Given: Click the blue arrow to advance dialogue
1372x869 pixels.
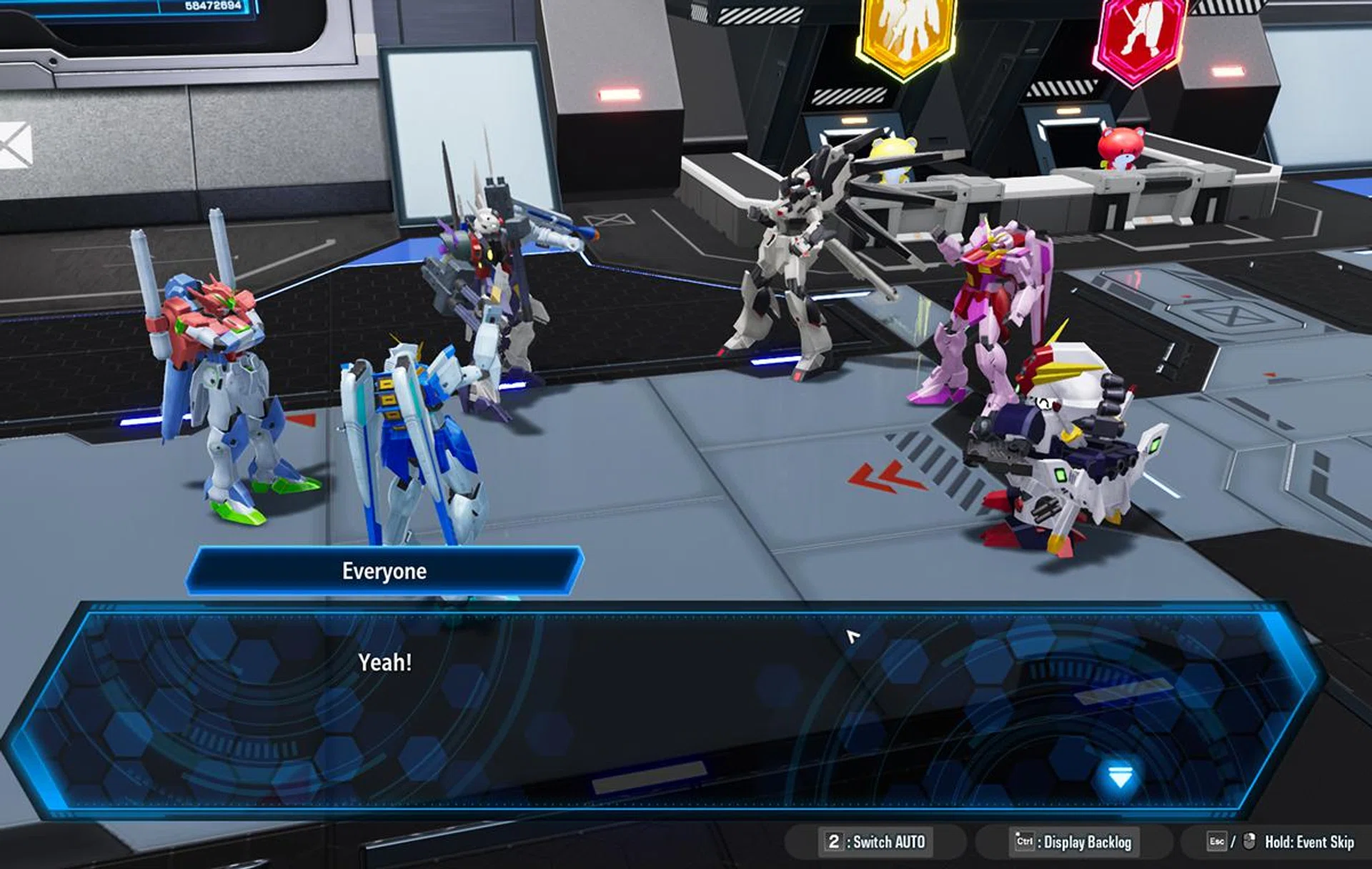Looking at the screenshot, I should click(1120, 777).
